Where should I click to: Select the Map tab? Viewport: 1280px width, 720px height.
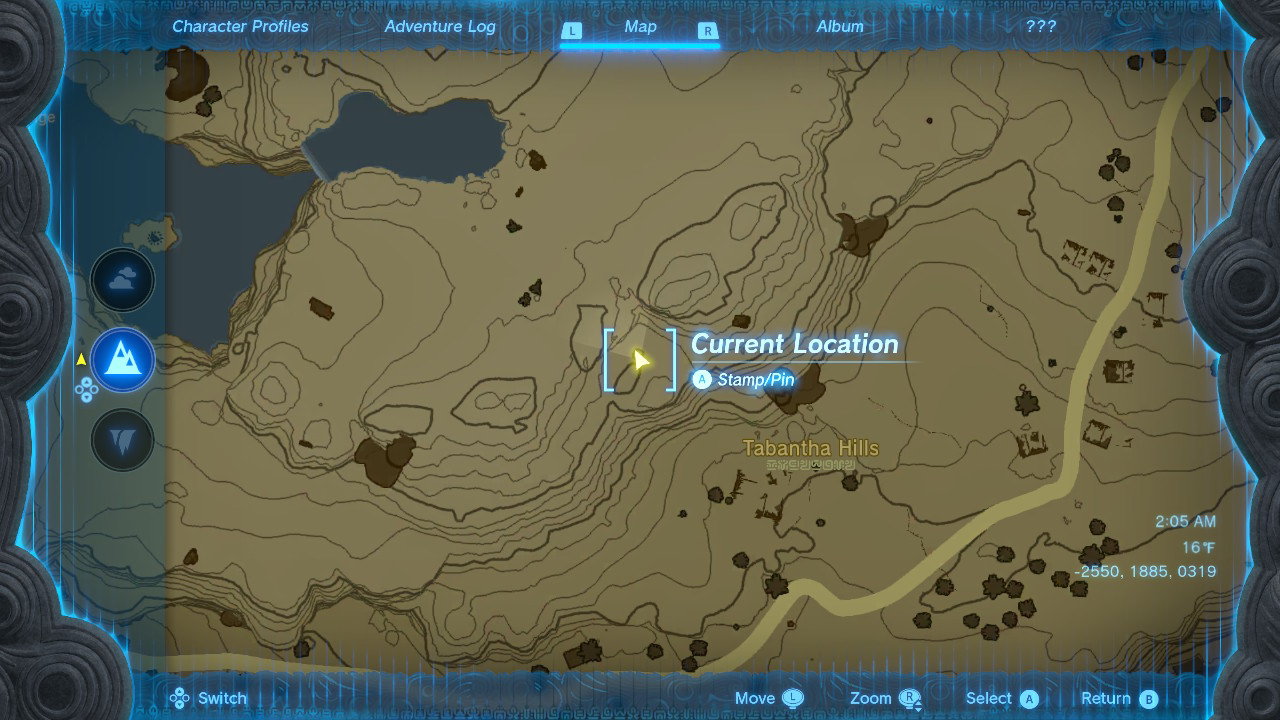tap(640, 26)
